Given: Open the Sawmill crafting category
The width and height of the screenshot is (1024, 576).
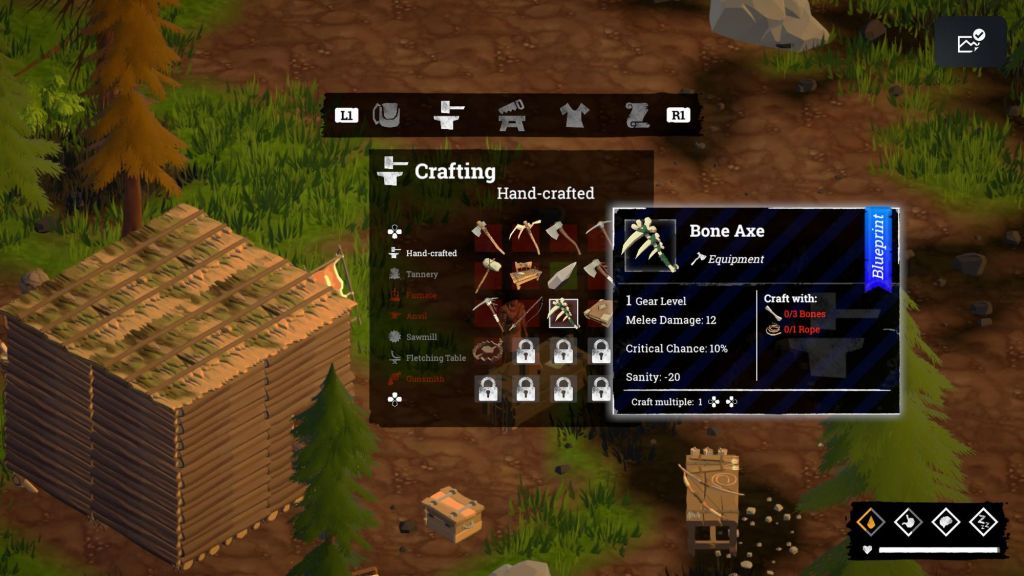Looking at the screenshot, I should coord(421,337).
